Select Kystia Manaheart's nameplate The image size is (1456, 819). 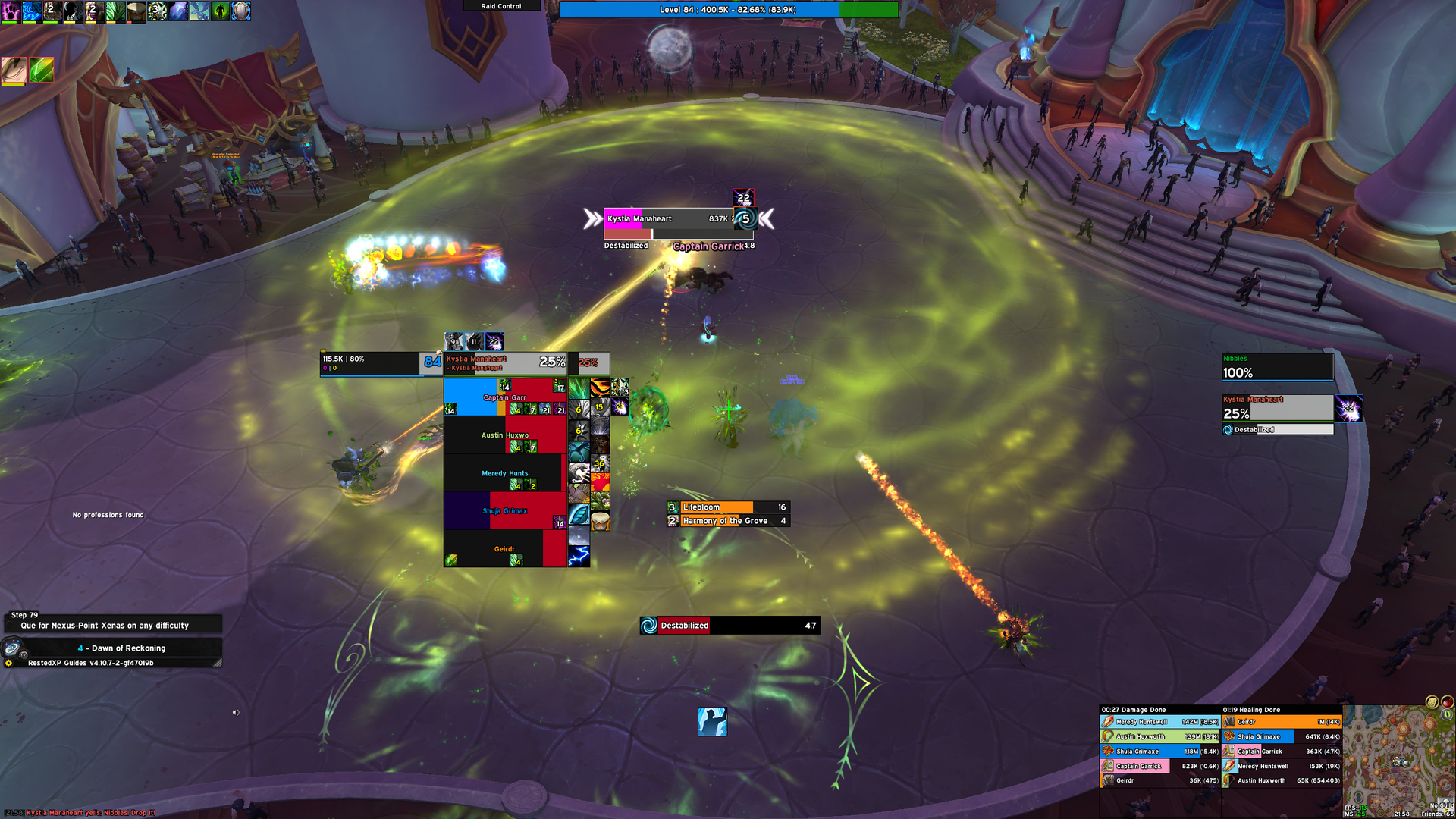tap(667, 219)
